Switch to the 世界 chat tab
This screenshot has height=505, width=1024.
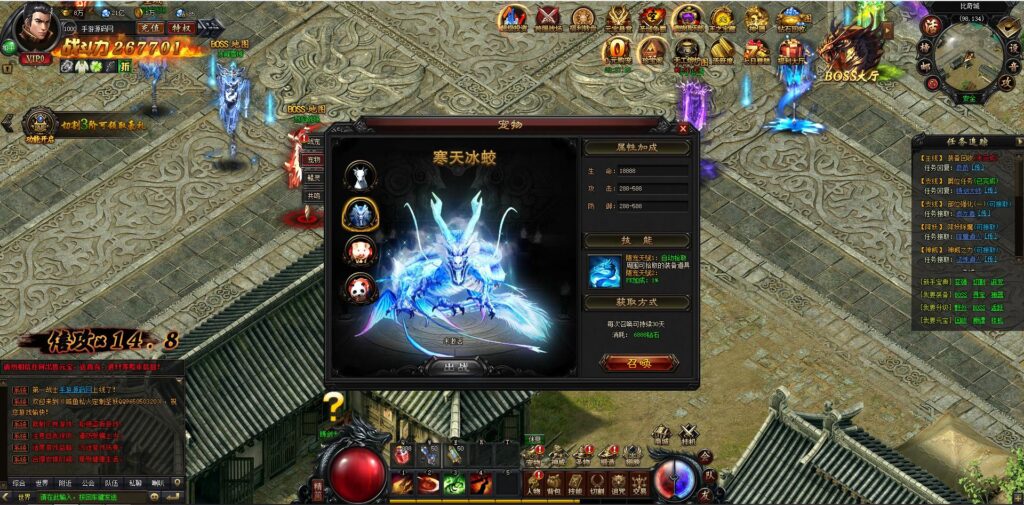click(x=42, y=483)
